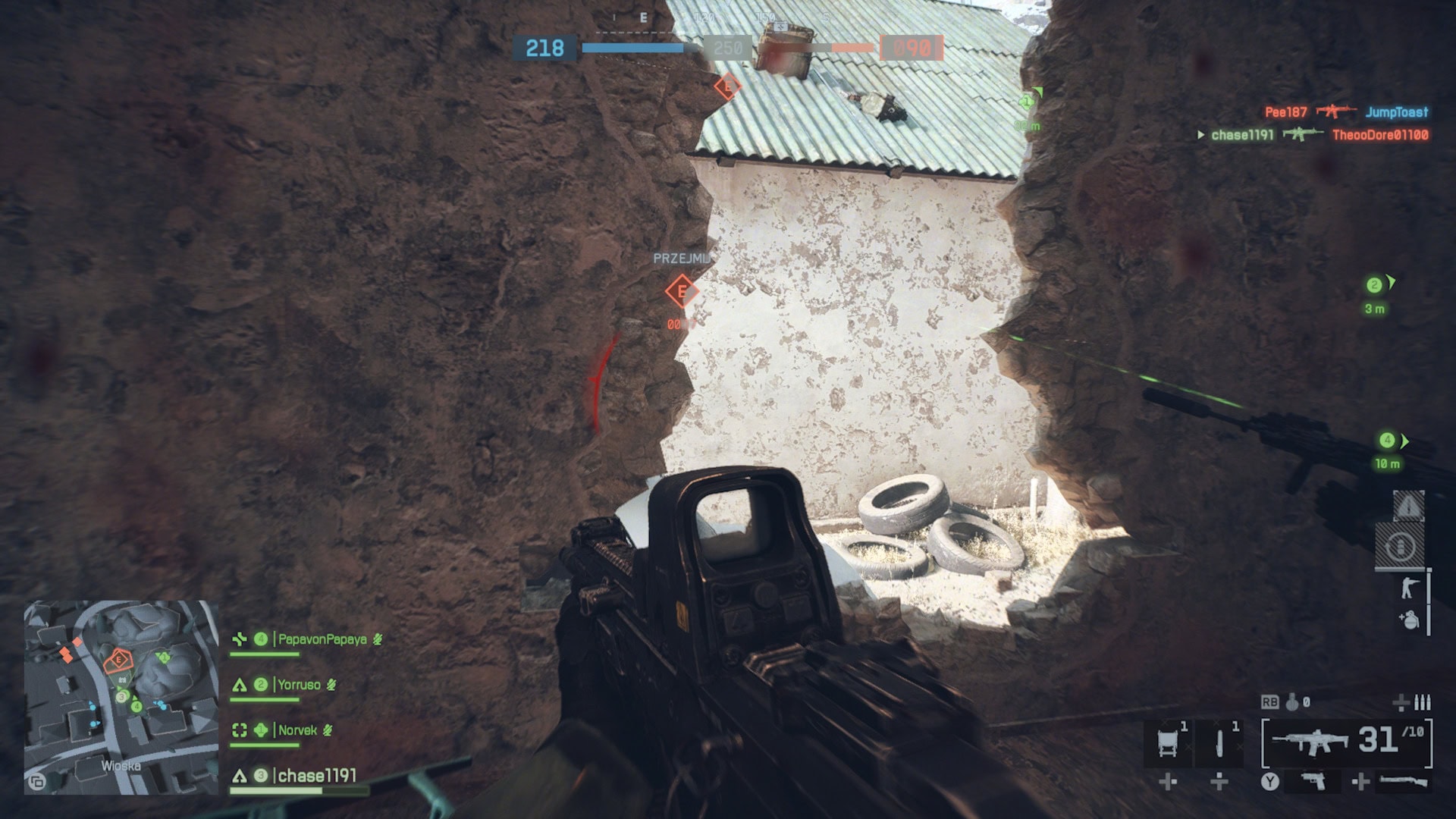Click the warning triangle alert icon
1456x819 pixels.
tap(1410, 506)
